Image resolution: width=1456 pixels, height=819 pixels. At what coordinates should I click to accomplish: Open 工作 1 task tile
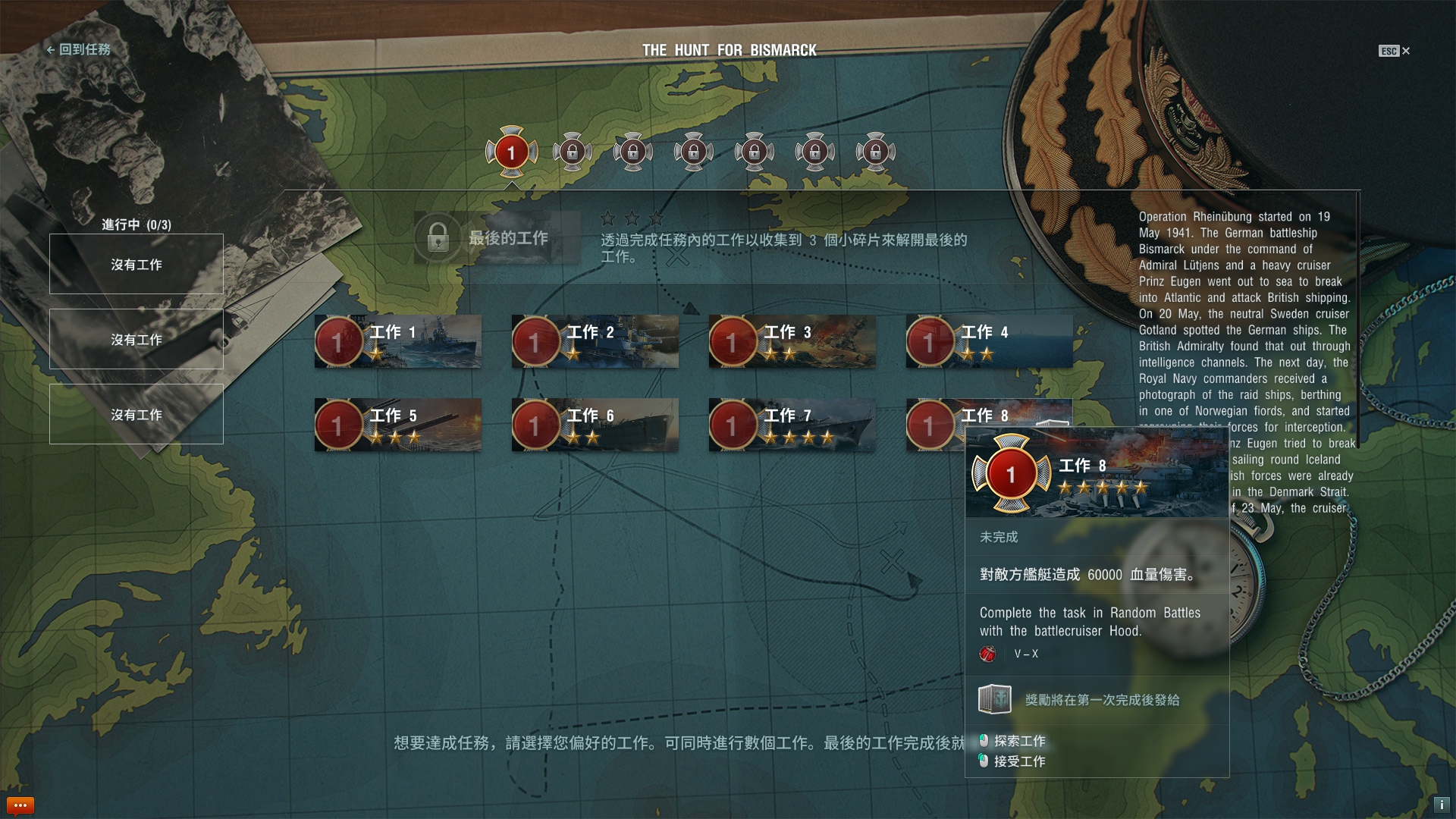pos(398,342)
